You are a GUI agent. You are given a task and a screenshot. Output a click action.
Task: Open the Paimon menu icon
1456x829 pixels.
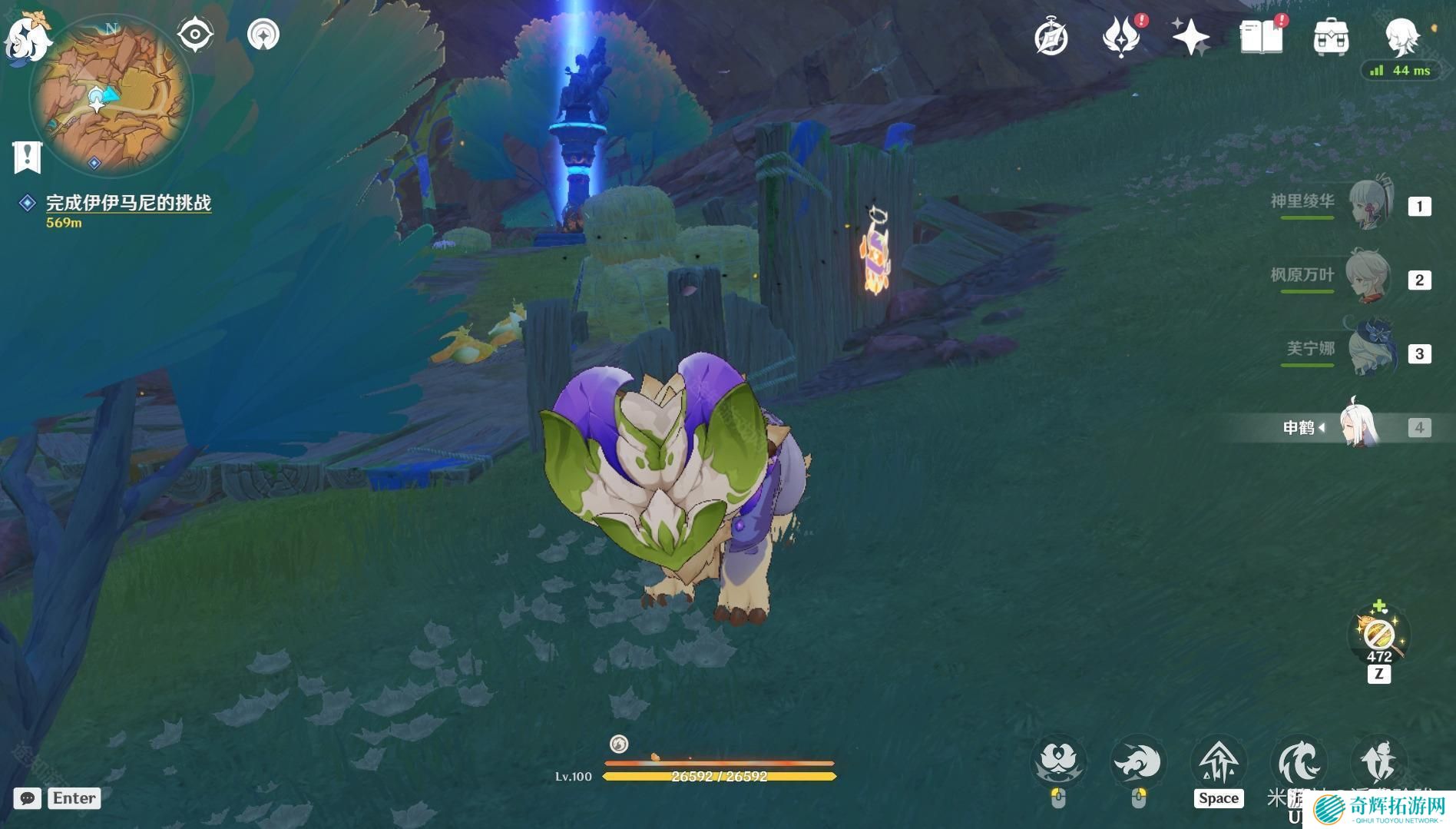tap(28, 35)
